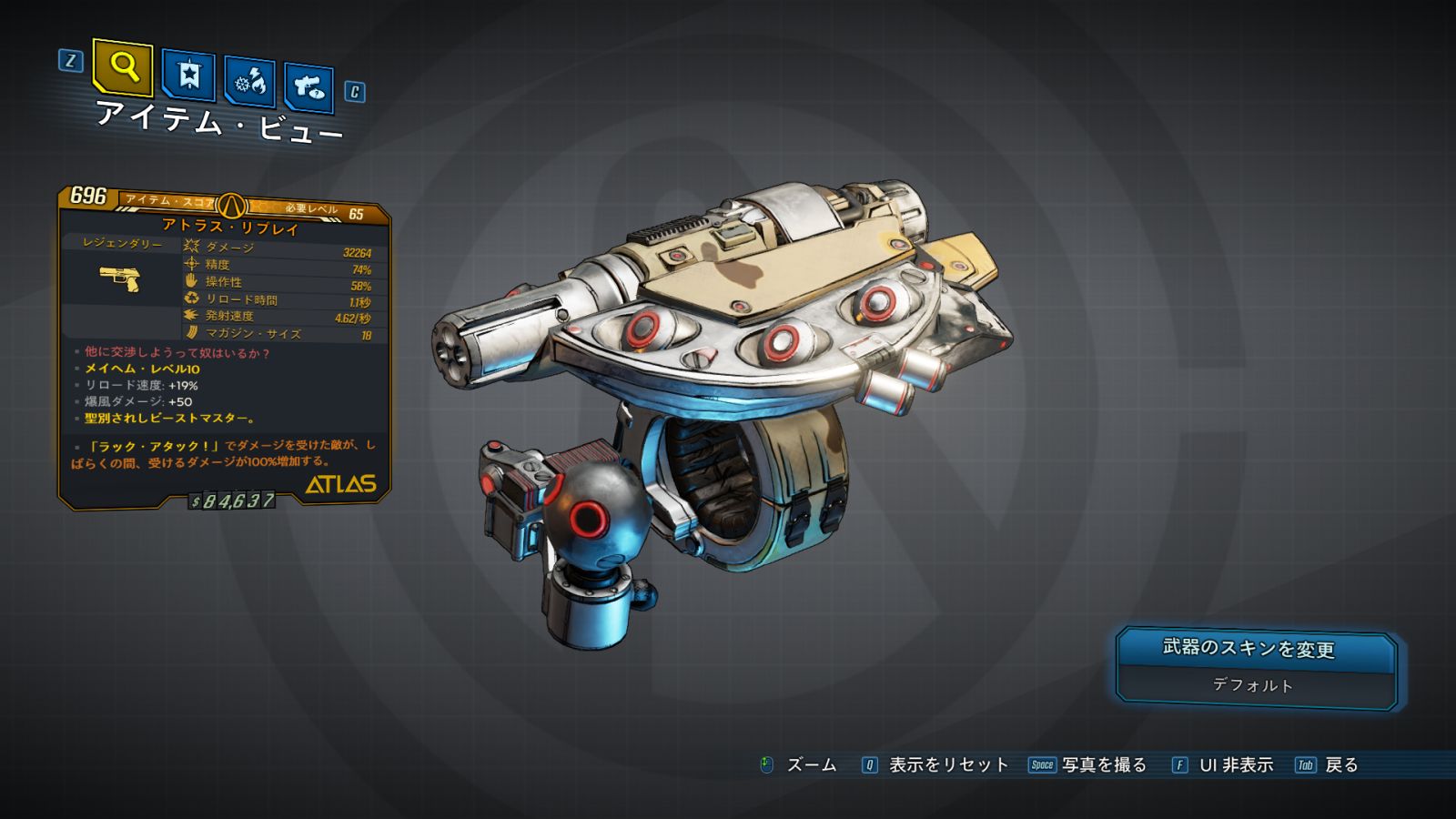Hide the interface with UI 非表示

(x=1235, y=765)
